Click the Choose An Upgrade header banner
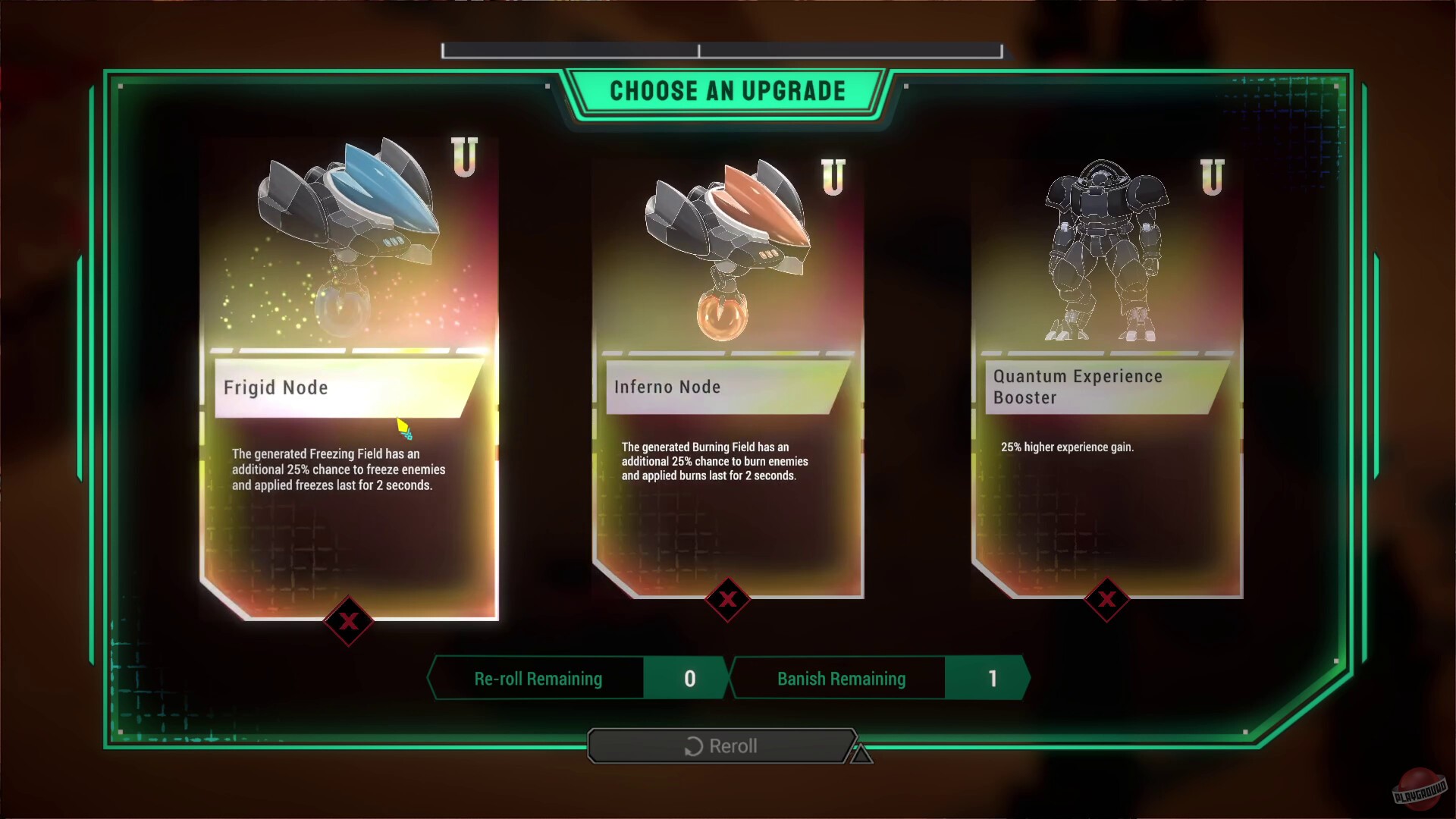Screen dimensions: 1456x819 (727, 90)
